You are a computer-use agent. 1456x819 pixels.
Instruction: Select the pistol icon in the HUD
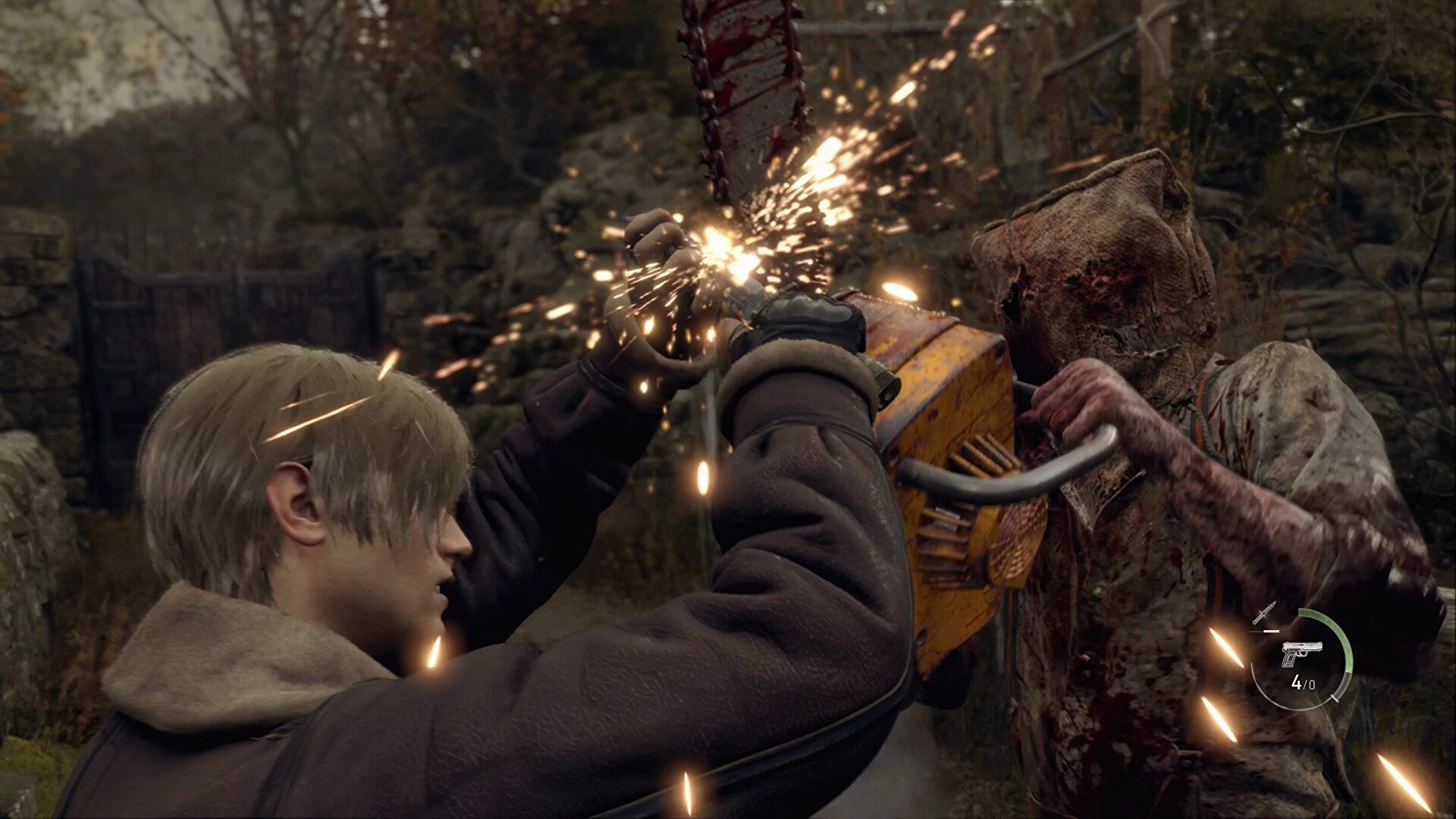[x=1302, y=653]
